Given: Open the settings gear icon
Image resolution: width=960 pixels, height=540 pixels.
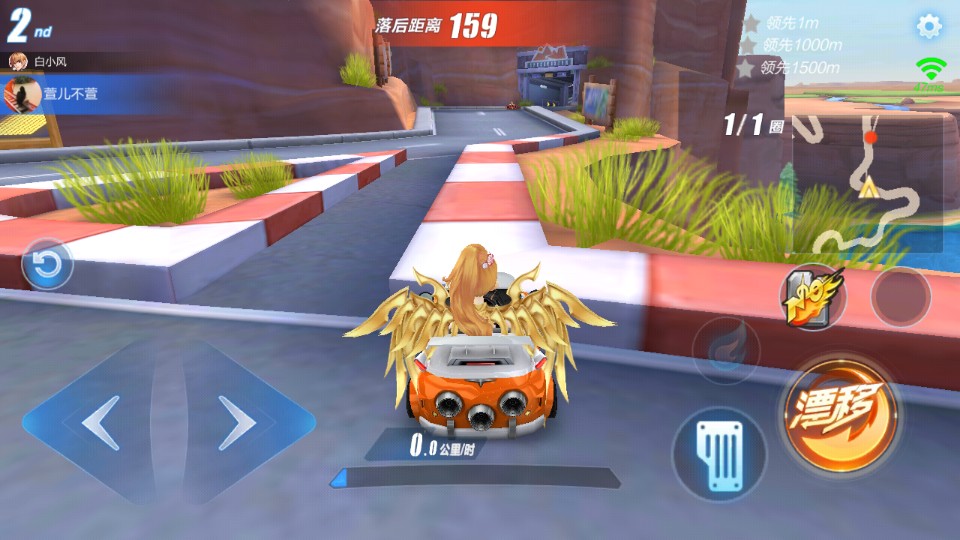Looking at the screenshot, I should [929, 27].
